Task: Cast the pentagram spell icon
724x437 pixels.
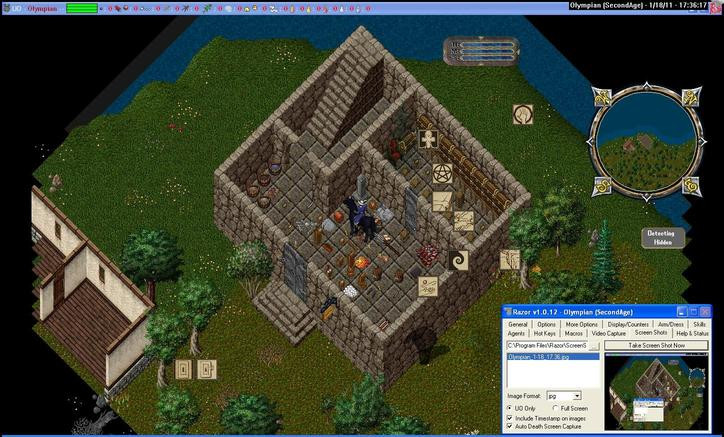Action: coord(442,175)
